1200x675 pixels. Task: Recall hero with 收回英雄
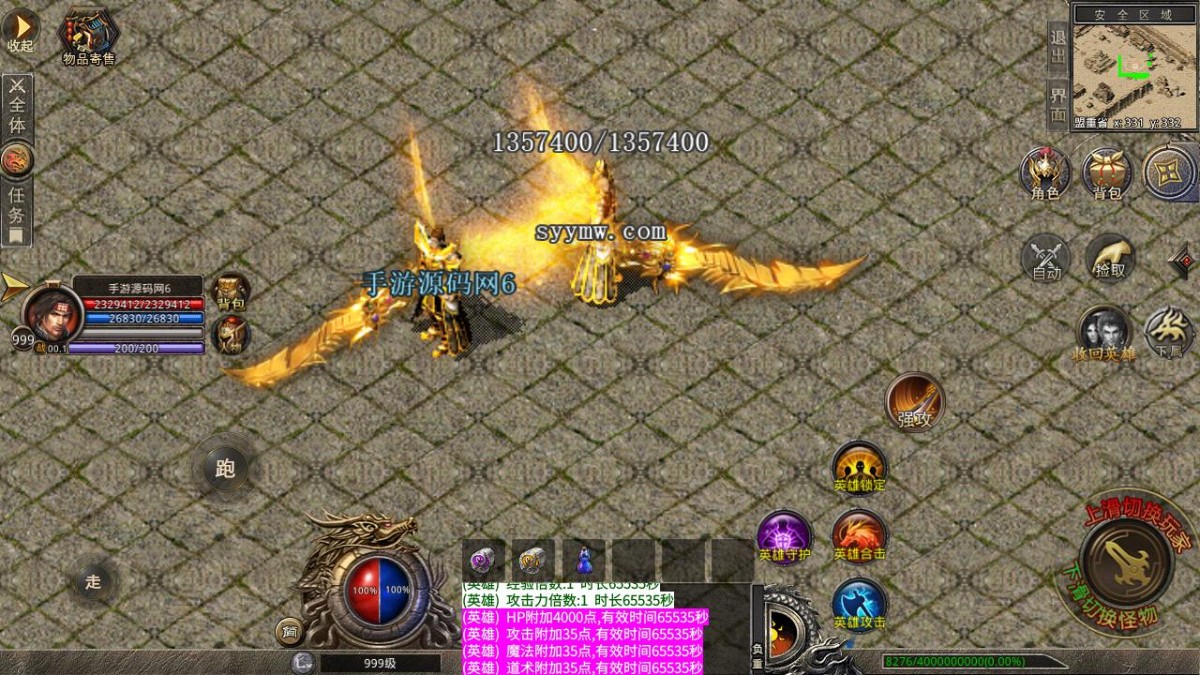(1104, 334)
